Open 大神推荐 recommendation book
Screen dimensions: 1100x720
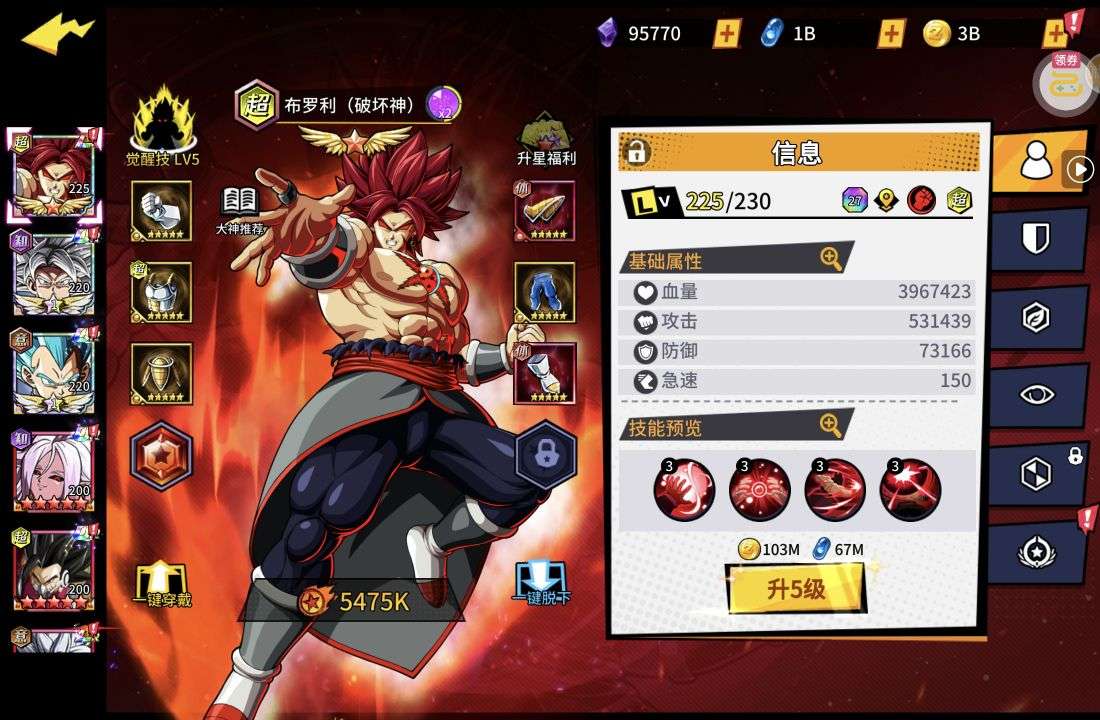pos(240,208)
